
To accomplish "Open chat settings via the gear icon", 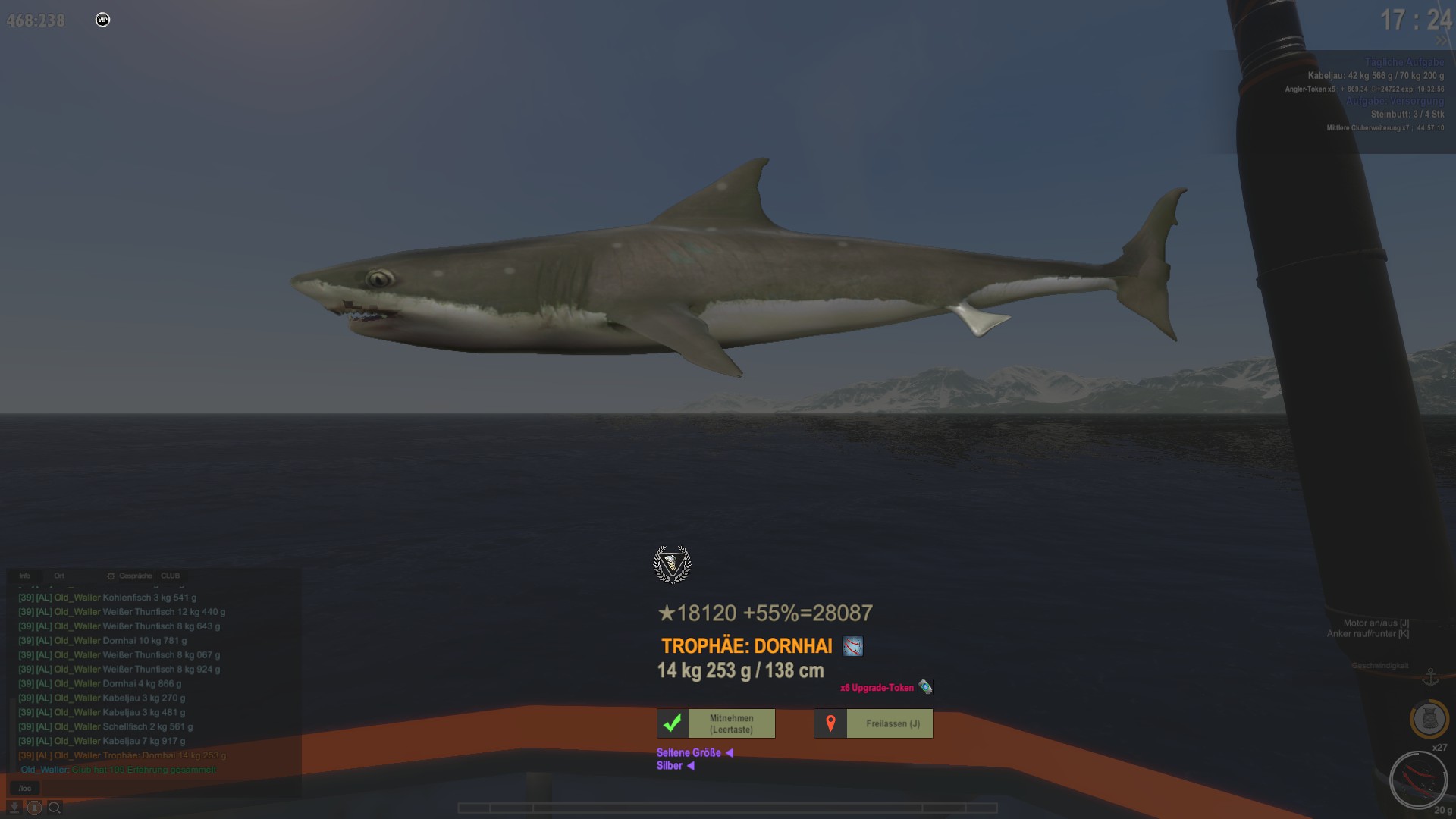I will (111, 576).
